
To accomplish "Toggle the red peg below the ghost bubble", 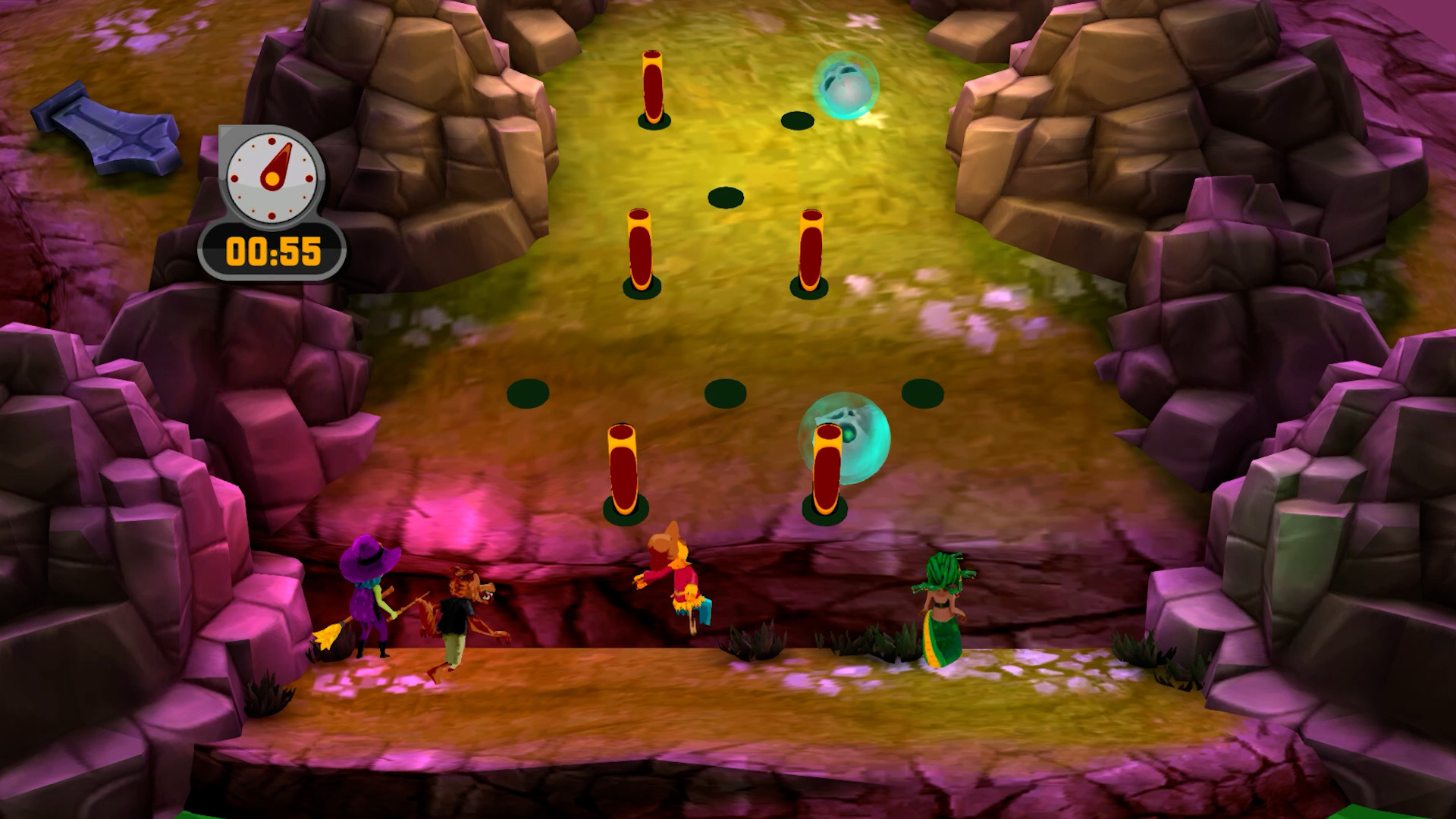I will point(827,466).
